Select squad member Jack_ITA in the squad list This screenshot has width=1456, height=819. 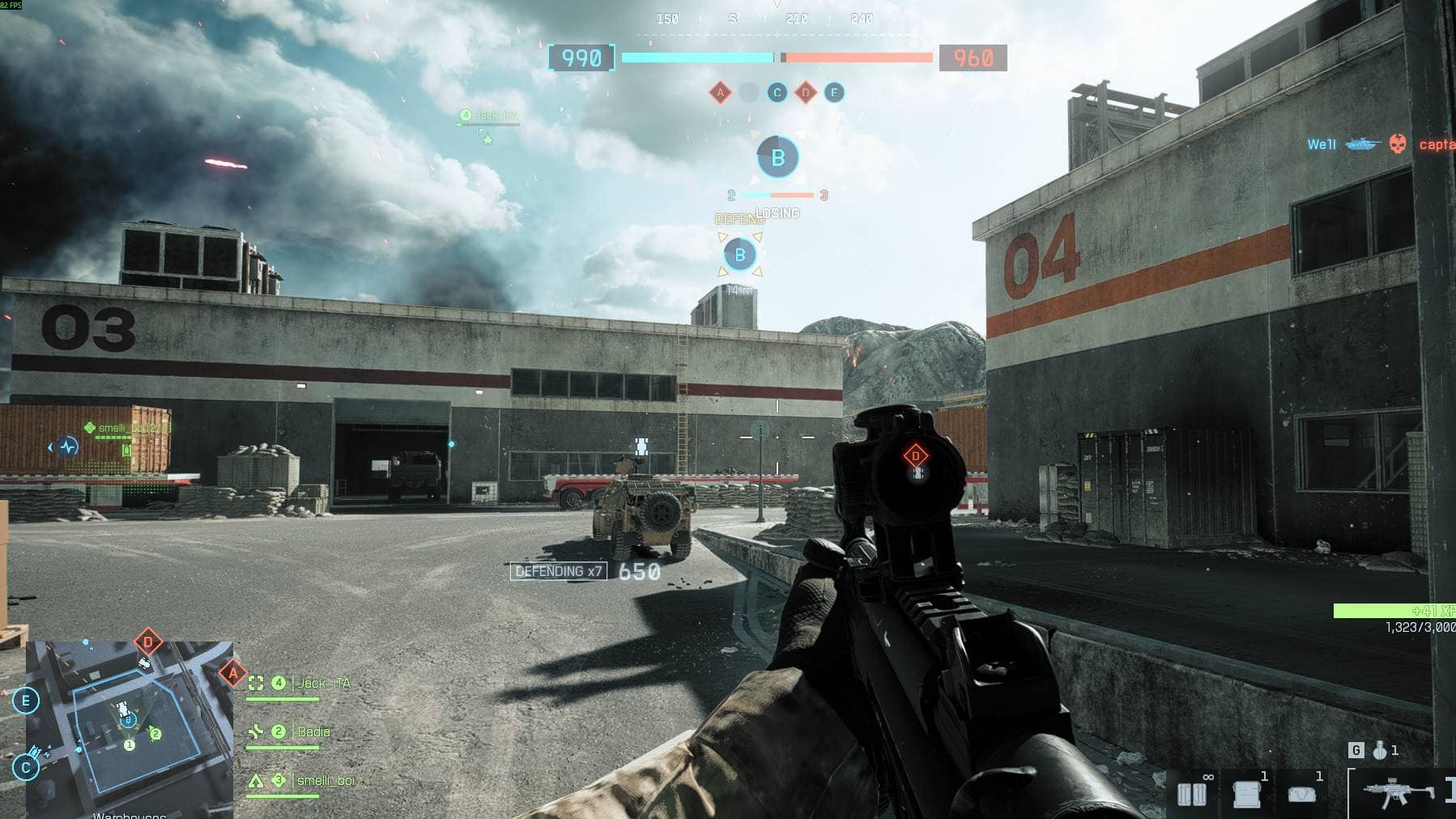pyautogui.click(x=324, y=684)
